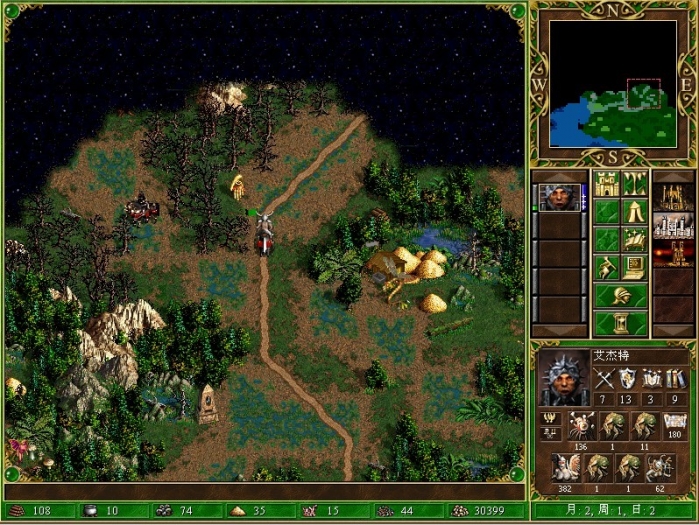Click the shield defense skill icon
The height and width of the screenshot is (525, 699).
[626, 378]
